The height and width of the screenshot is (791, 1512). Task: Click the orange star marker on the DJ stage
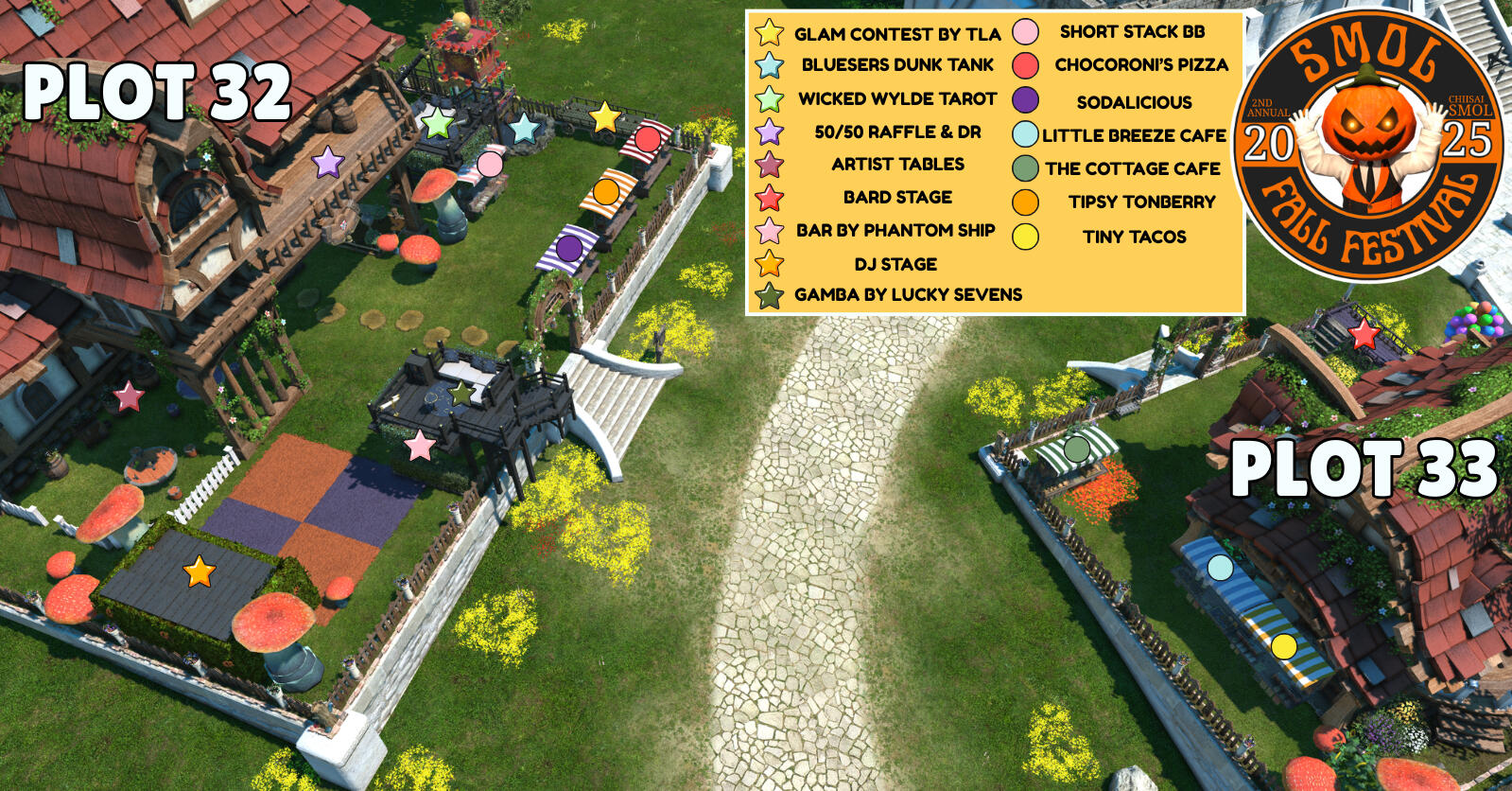[x=199, y=571]
